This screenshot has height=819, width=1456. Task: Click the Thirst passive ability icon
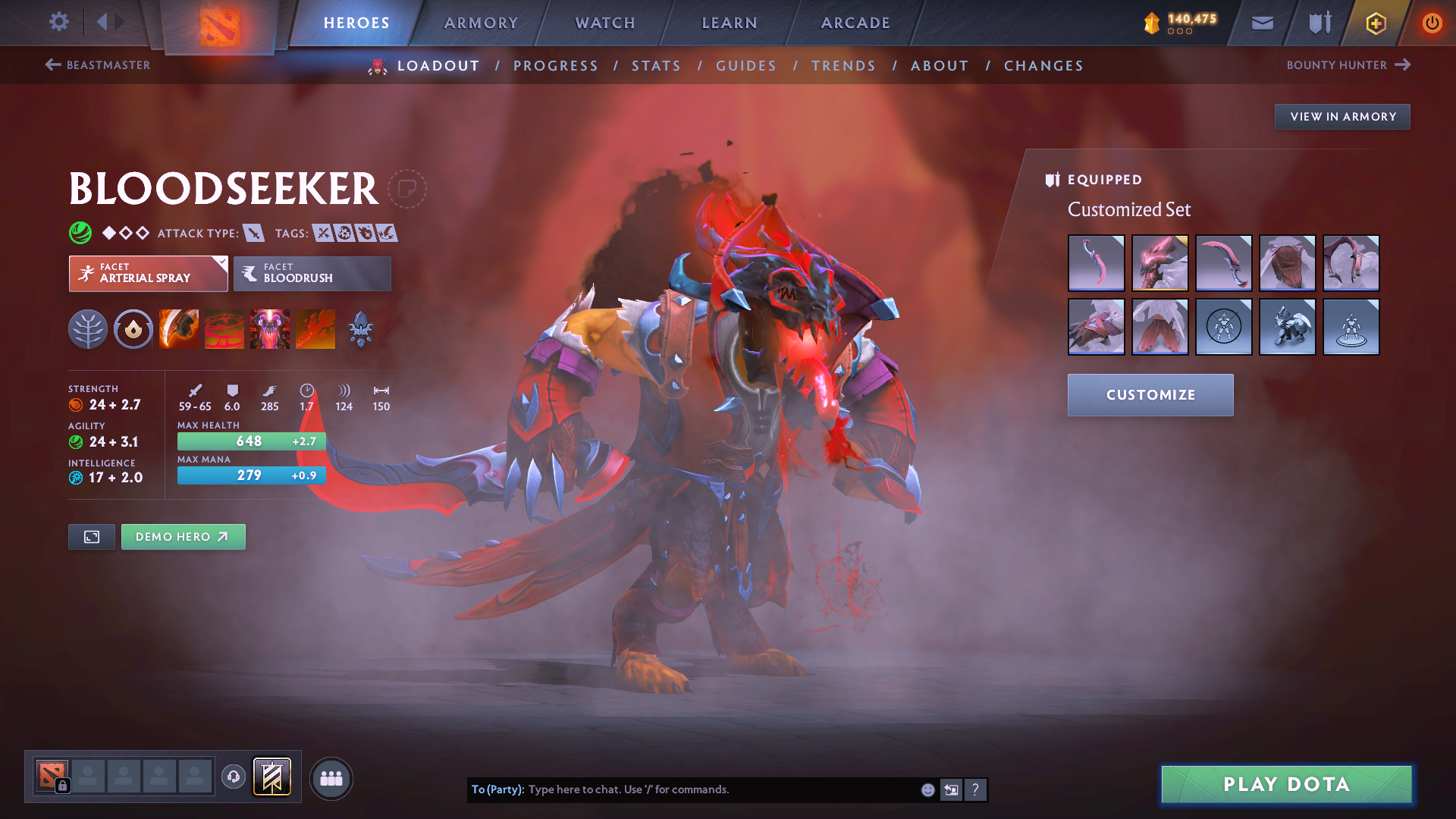pos(270,328)
